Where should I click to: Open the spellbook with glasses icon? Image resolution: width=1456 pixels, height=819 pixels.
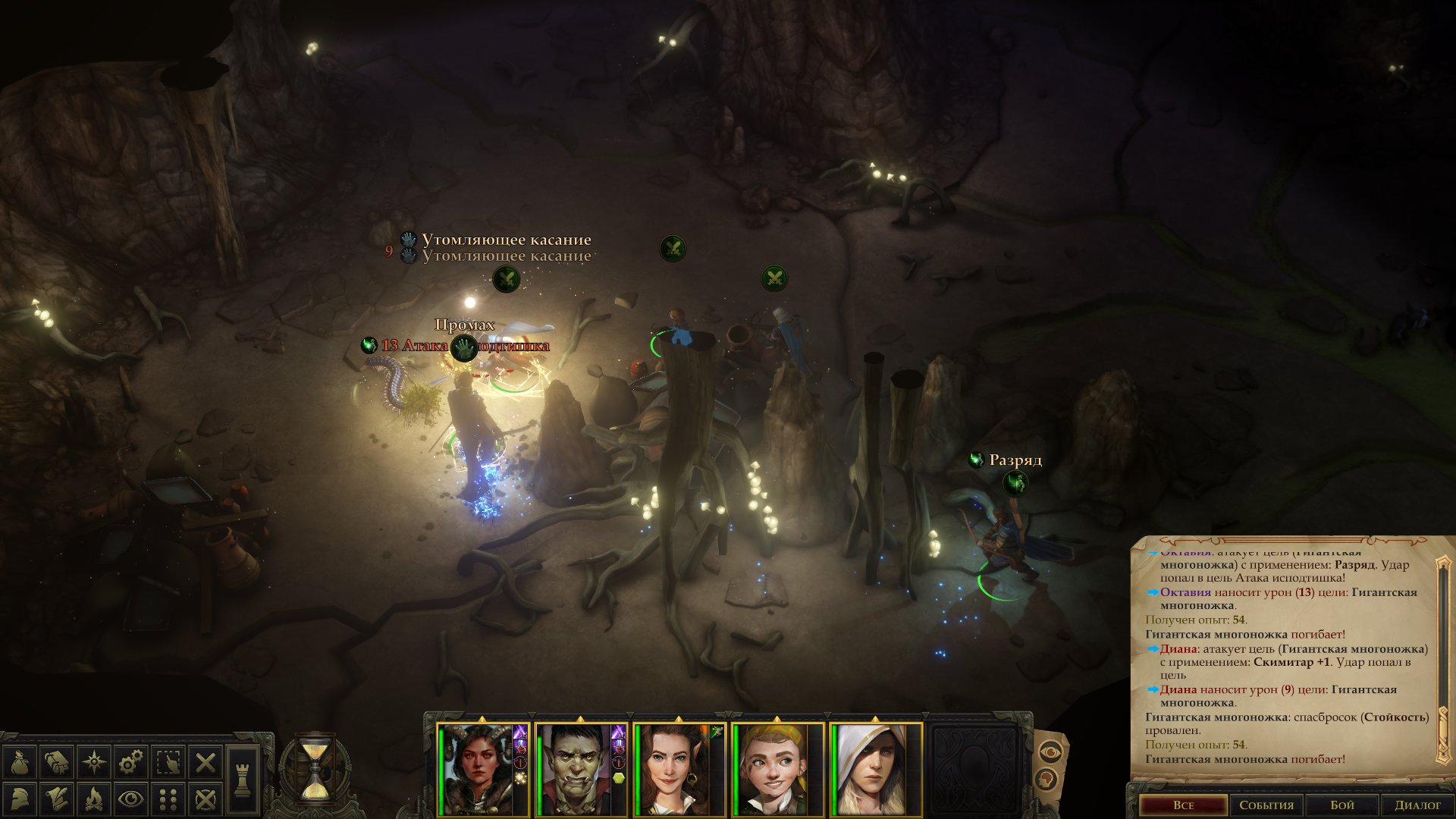click(57, 762)
